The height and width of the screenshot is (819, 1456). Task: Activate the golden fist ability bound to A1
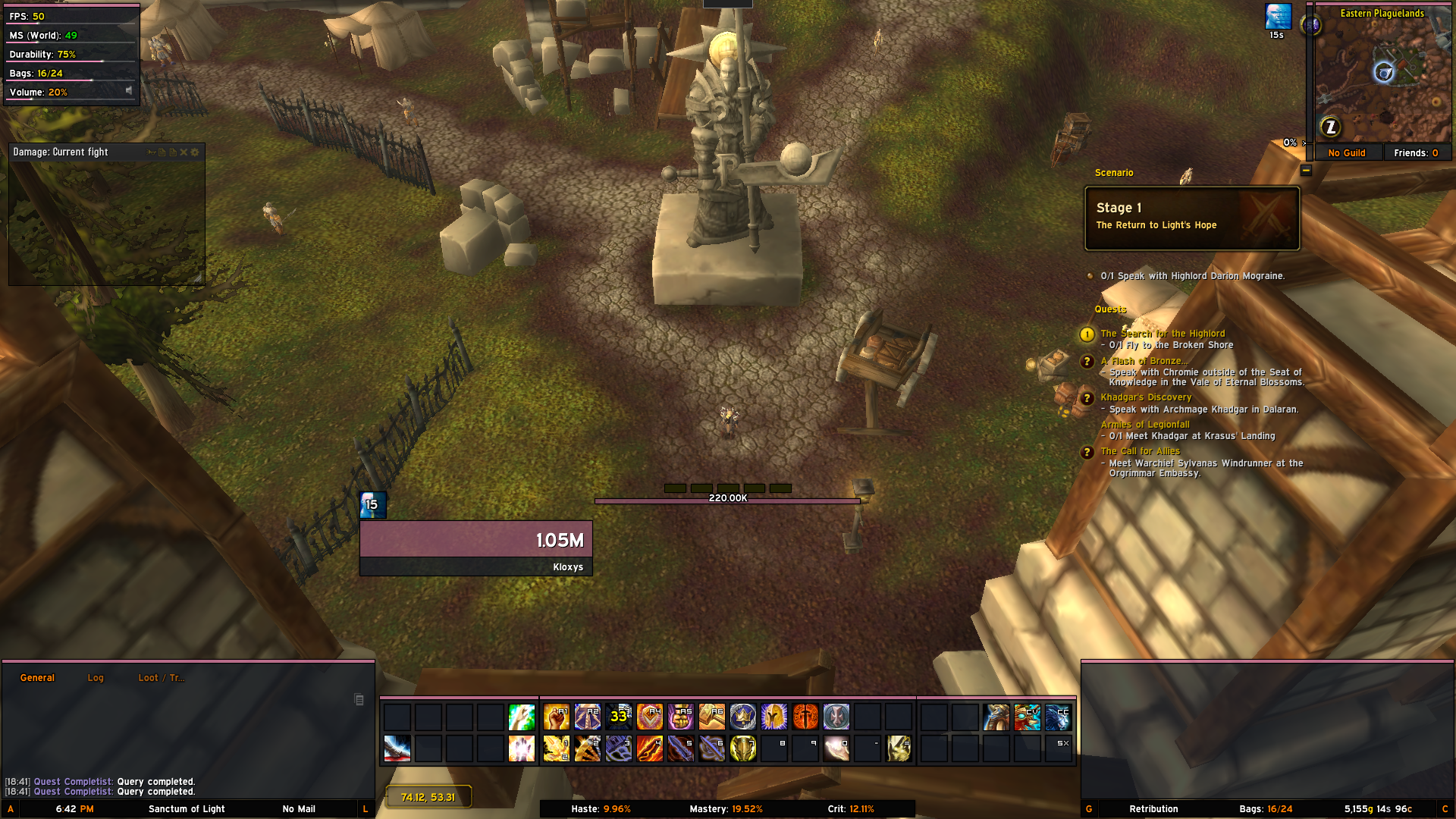pos(556,717)
